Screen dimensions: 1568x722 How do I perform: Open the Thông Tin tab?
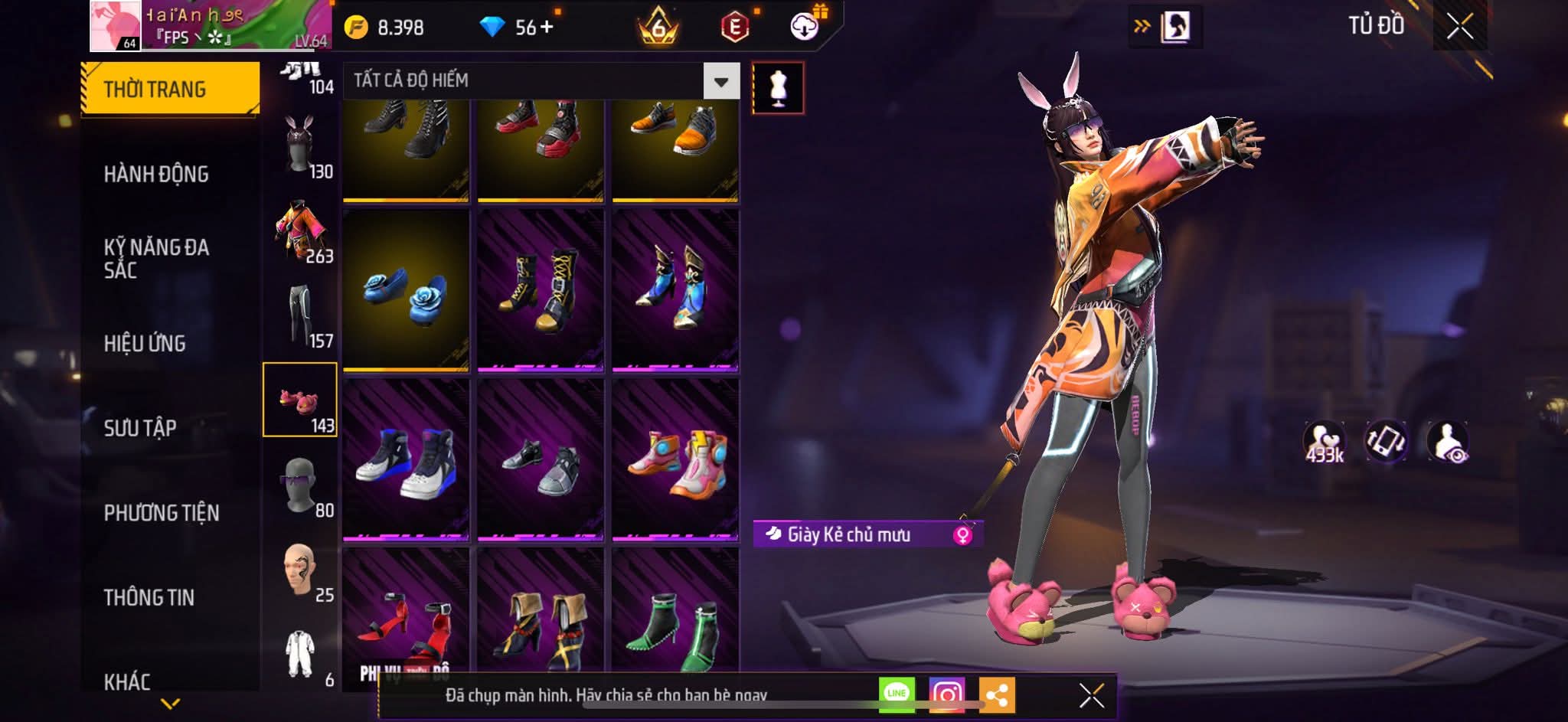149,597
